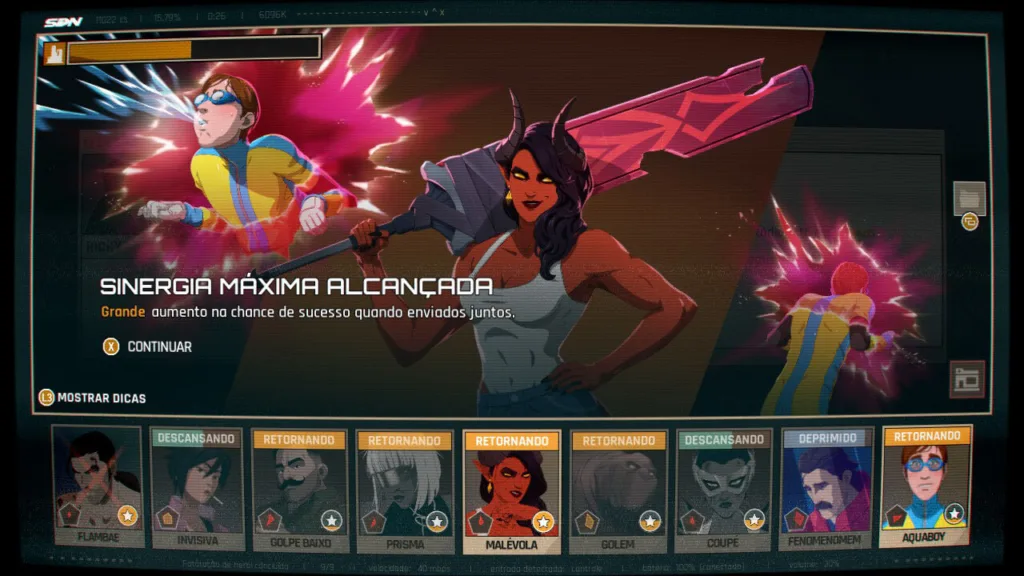Select the Flambae hero card
1024x576 pixels.
[x=97, y=489]
